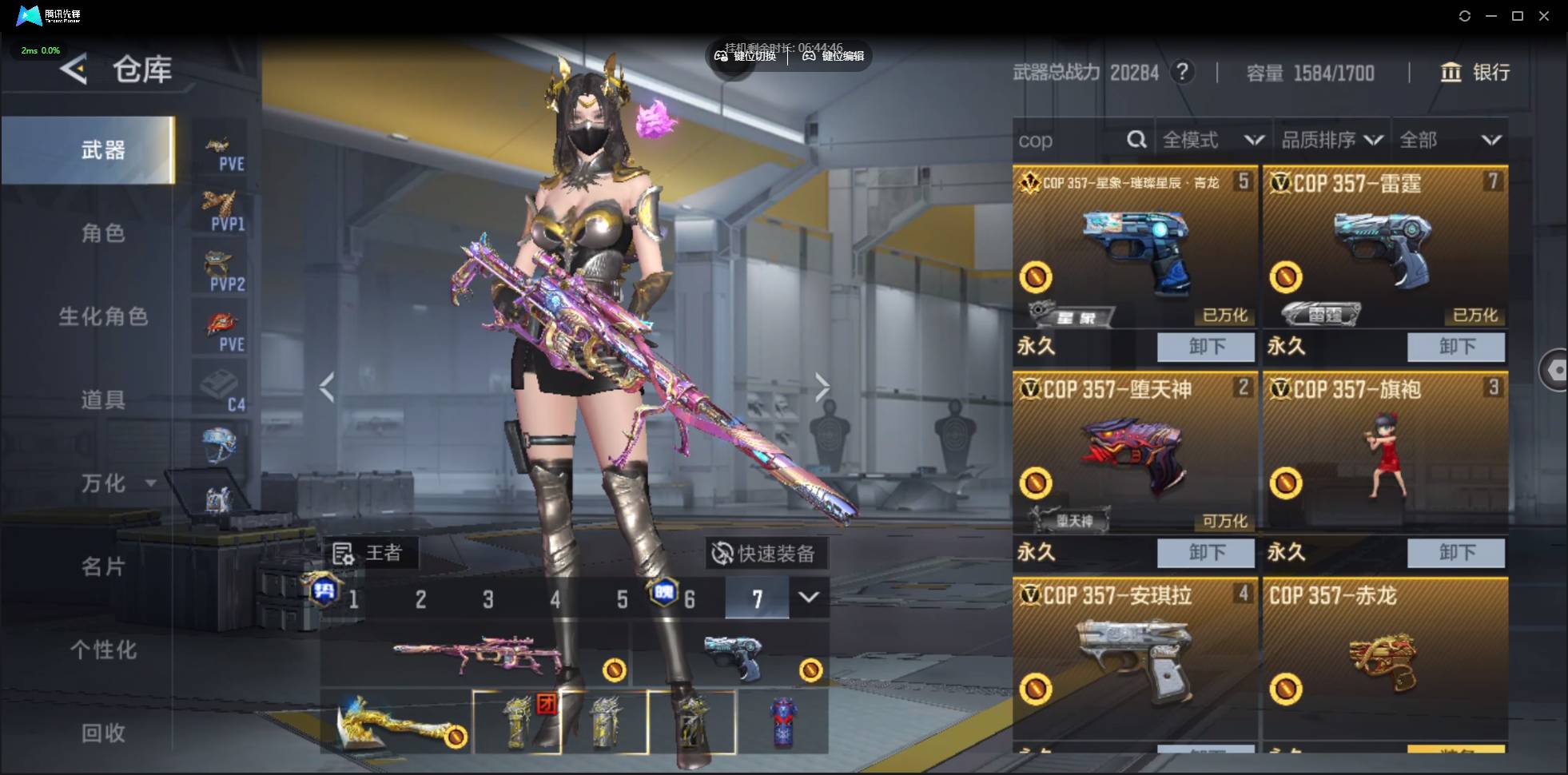This screenshot has width=1568, height=775.
Task: Open the 生化角色 category
Action: click(x=103, y=316)
